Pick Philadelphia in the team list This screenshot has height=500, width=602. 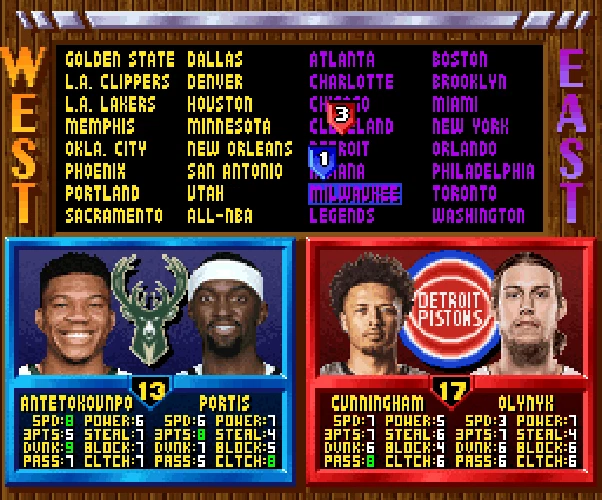pos(483,171)
